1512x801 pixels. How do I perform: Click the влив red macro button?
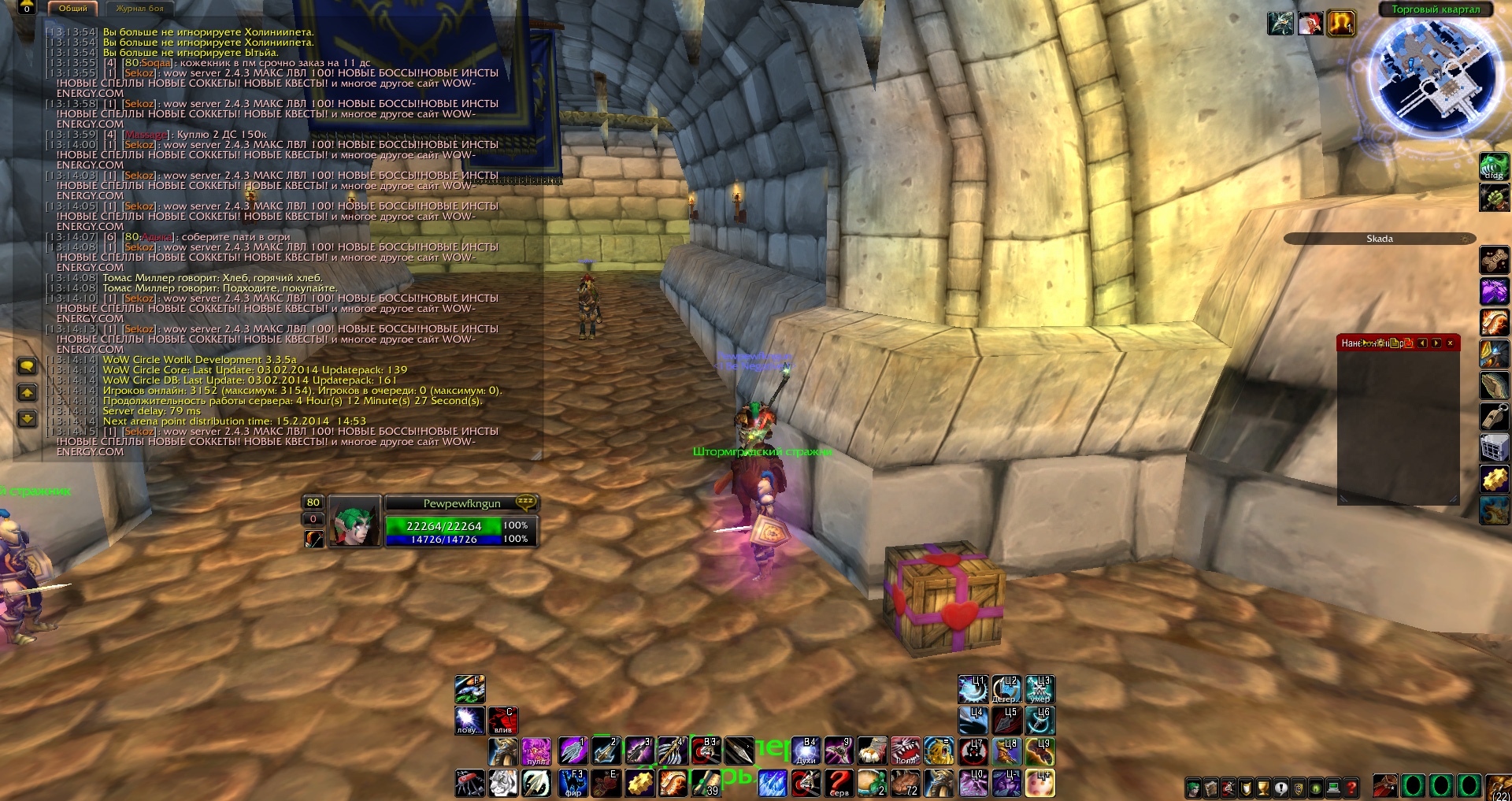[x=502, y=720]
